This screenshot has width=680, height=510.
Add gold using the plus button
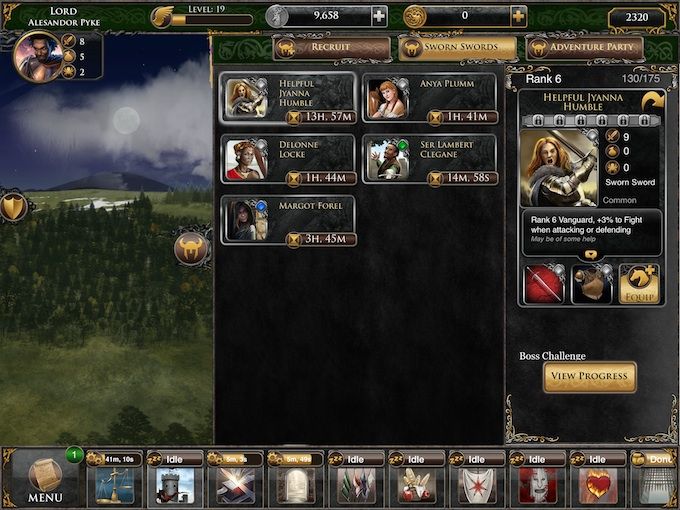point(518,16)
